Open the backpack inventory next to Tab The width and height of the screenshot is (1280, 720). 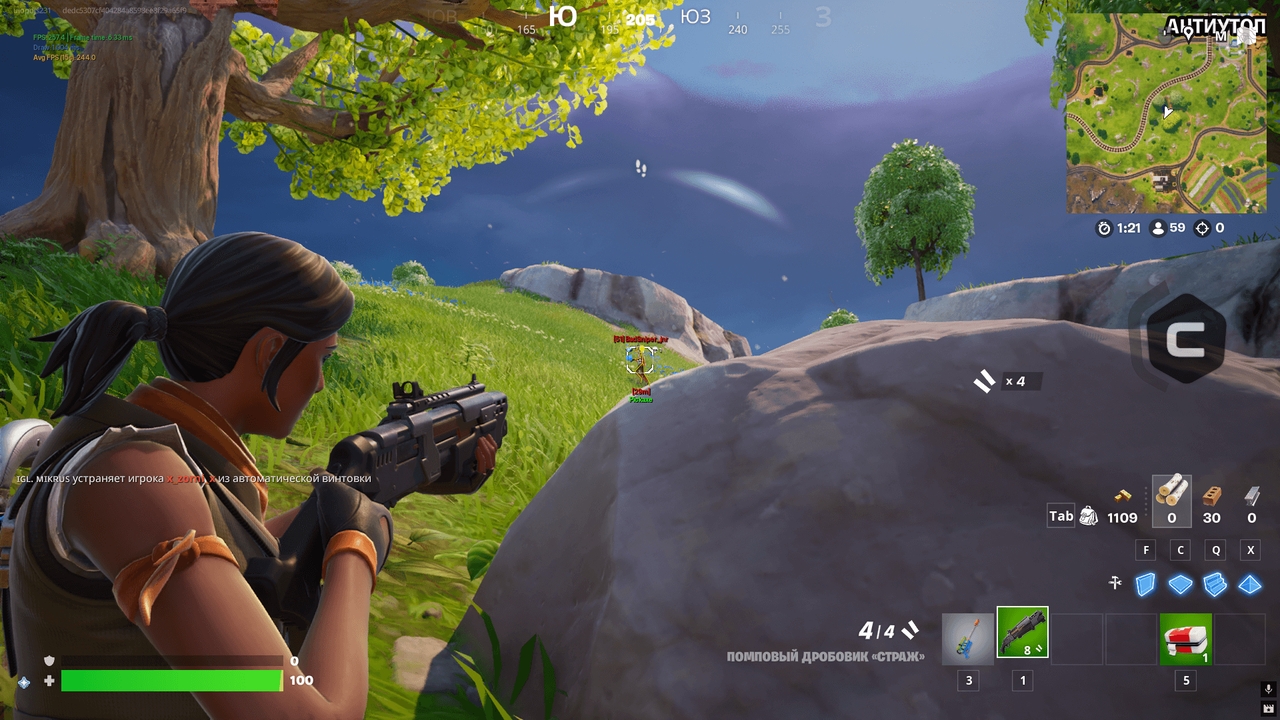(x=1090, y=514)
